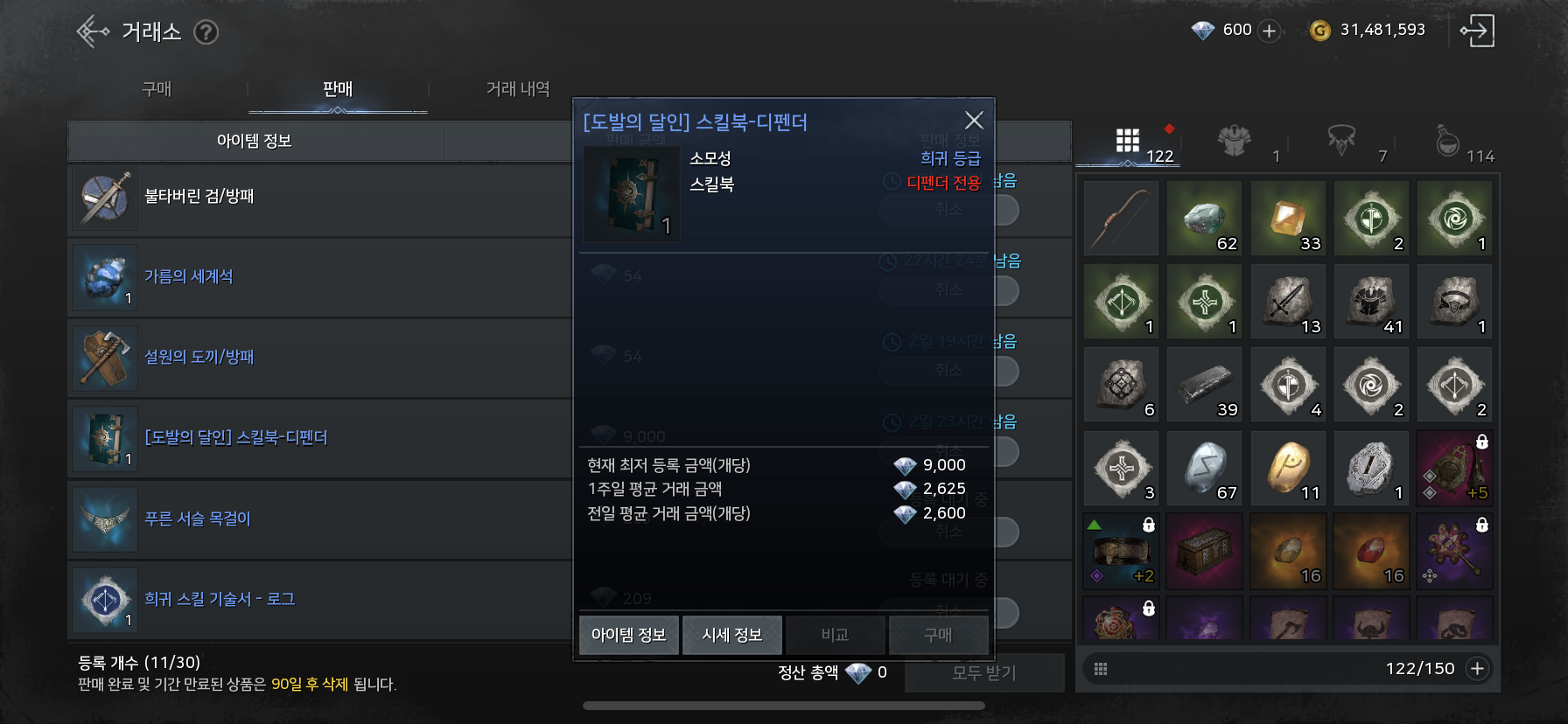Switch to the 구매 tab

[156, 87]
